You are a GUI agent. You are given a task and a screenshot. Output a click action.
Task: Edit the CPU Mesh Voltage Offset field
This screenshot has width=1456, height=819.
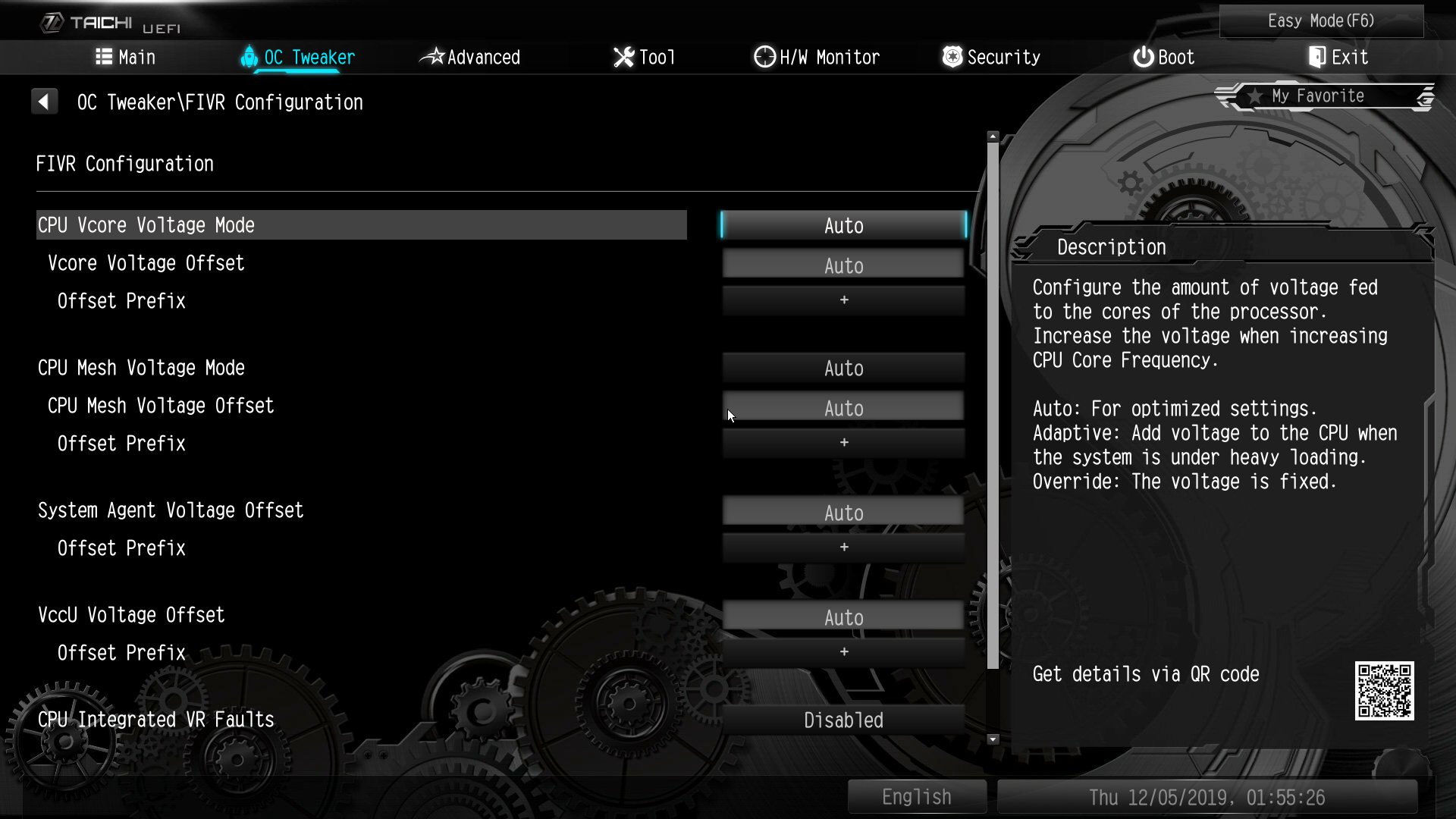[843, 408]
